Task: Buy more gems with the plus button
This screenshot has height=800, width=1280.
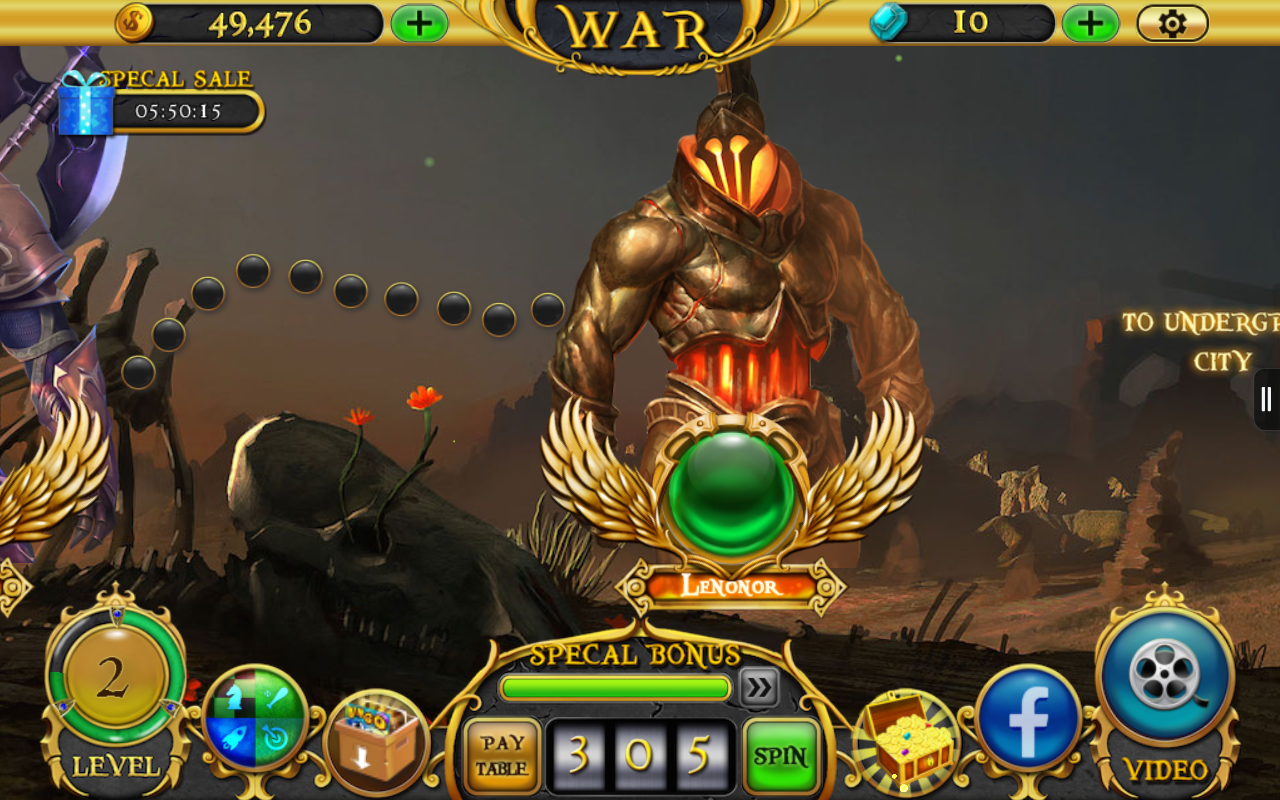Action: point(1090,23)
